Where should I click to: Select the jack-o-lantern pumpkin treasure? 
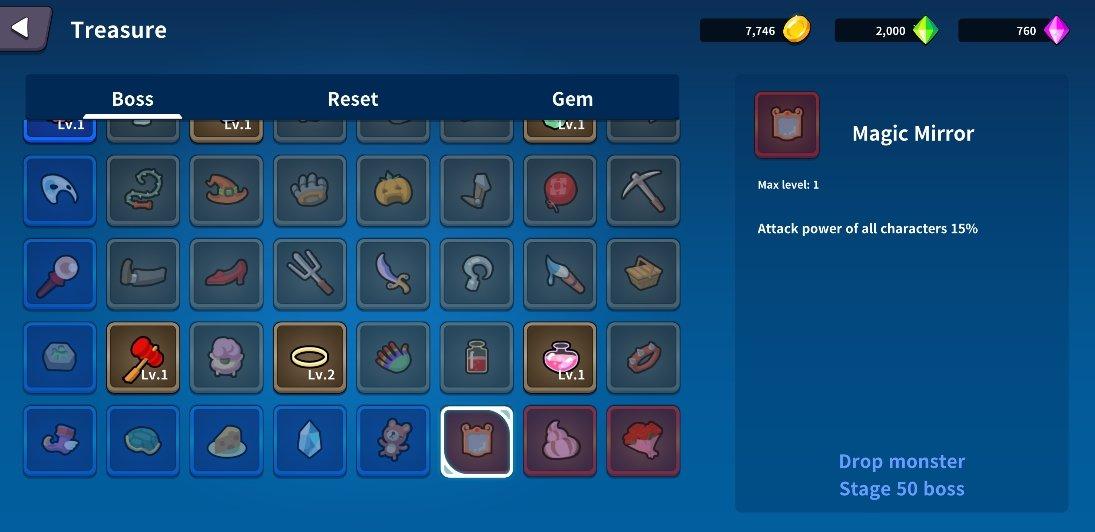393,191
